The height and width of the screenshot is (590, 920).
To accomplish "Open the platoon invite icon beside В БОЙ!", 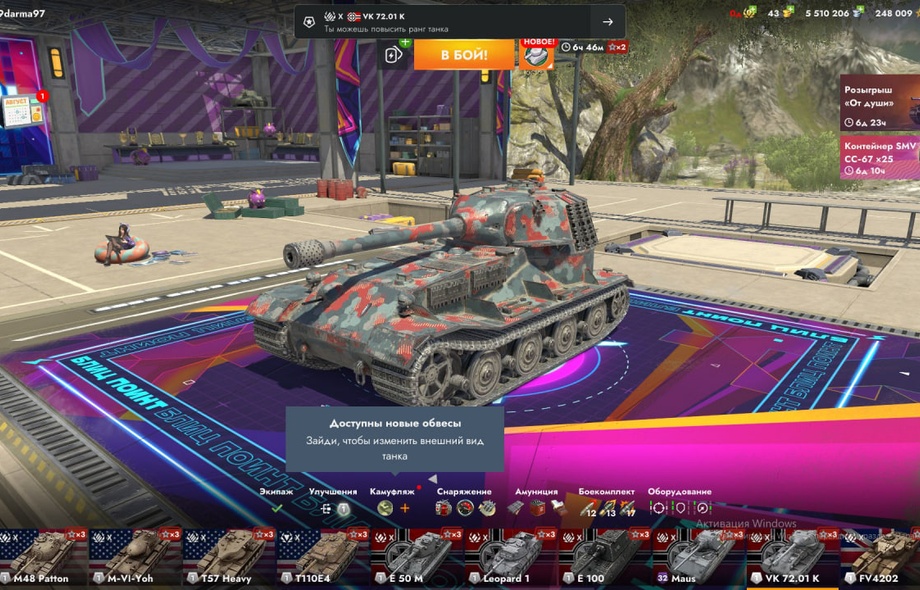I will pos(395,55).
